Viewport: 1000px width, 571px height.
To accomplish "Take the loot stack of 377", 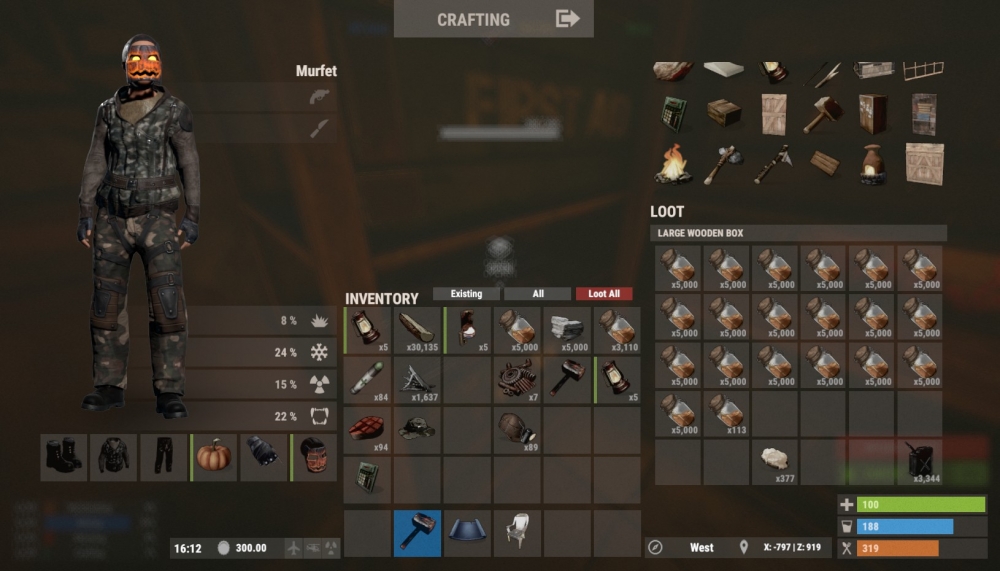I will point(775,461).
